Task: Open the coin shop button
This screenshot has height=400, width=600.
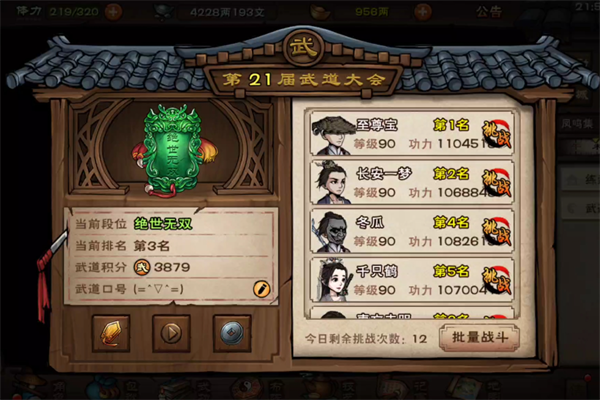Action: [x=231, y=333]
